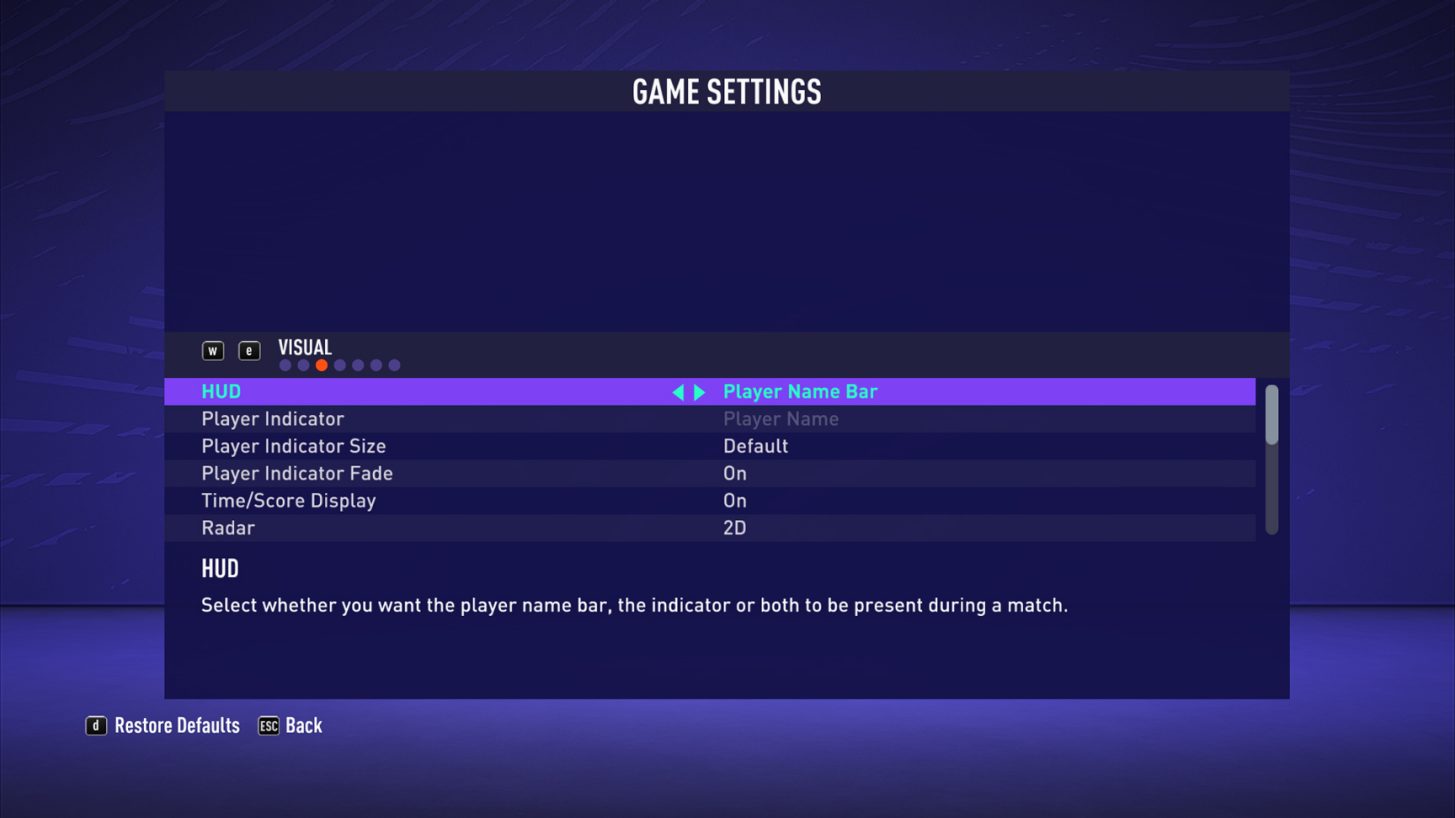This screenshot has height=818, width=1455.
Task: Select the orange highlighted page dot
Action: coord(321,364)
